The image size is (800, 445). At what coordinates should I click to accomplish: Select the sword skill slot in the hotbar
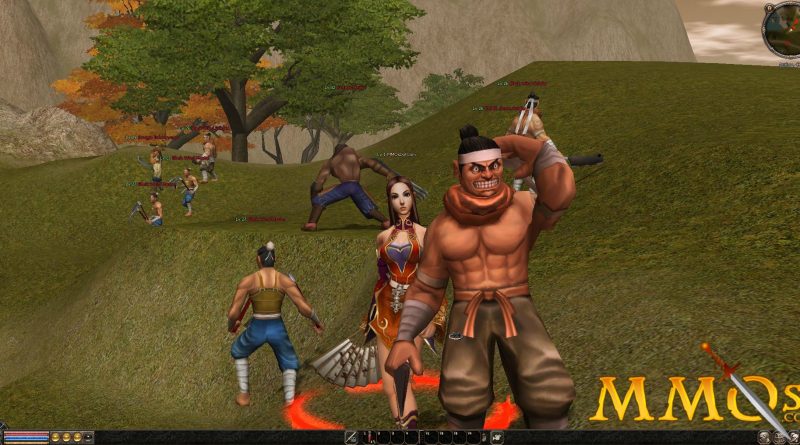tap(352, 437)
